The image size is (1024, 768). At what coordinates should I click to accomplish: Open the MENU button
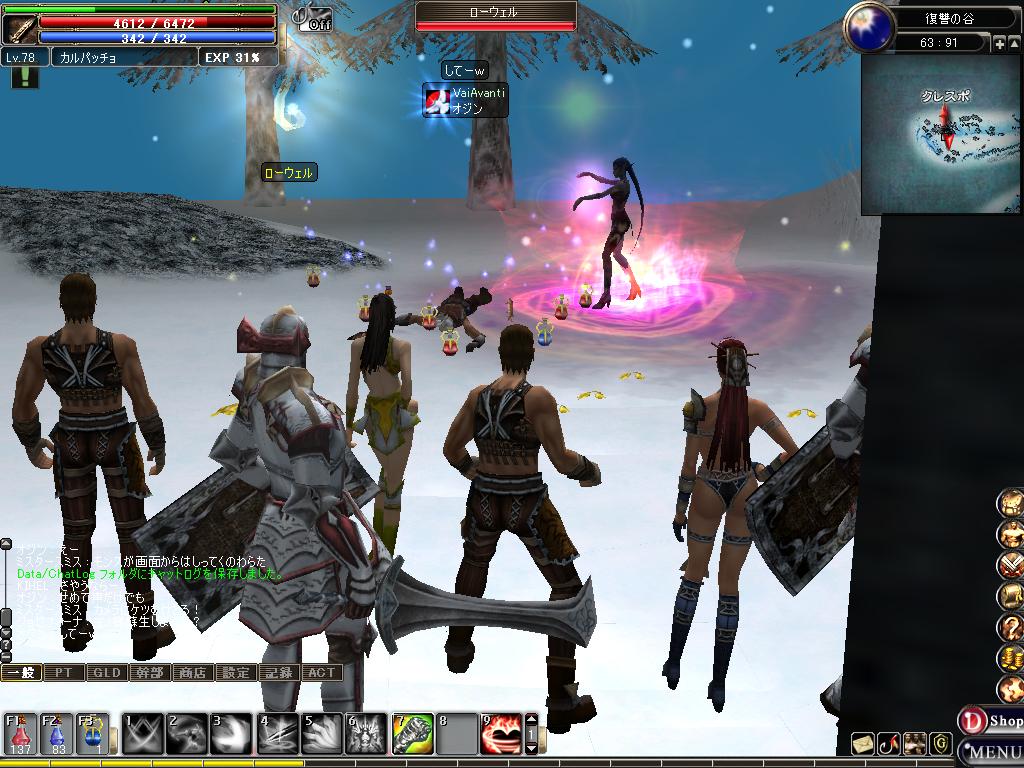coord(993,752)
